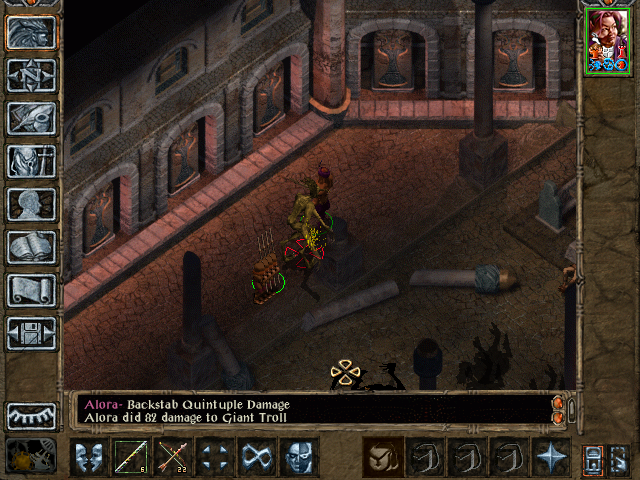The width and height of the screenshot is (640, 480).
Task: Click the closed-eye rest button
Action: coord(31,416)
